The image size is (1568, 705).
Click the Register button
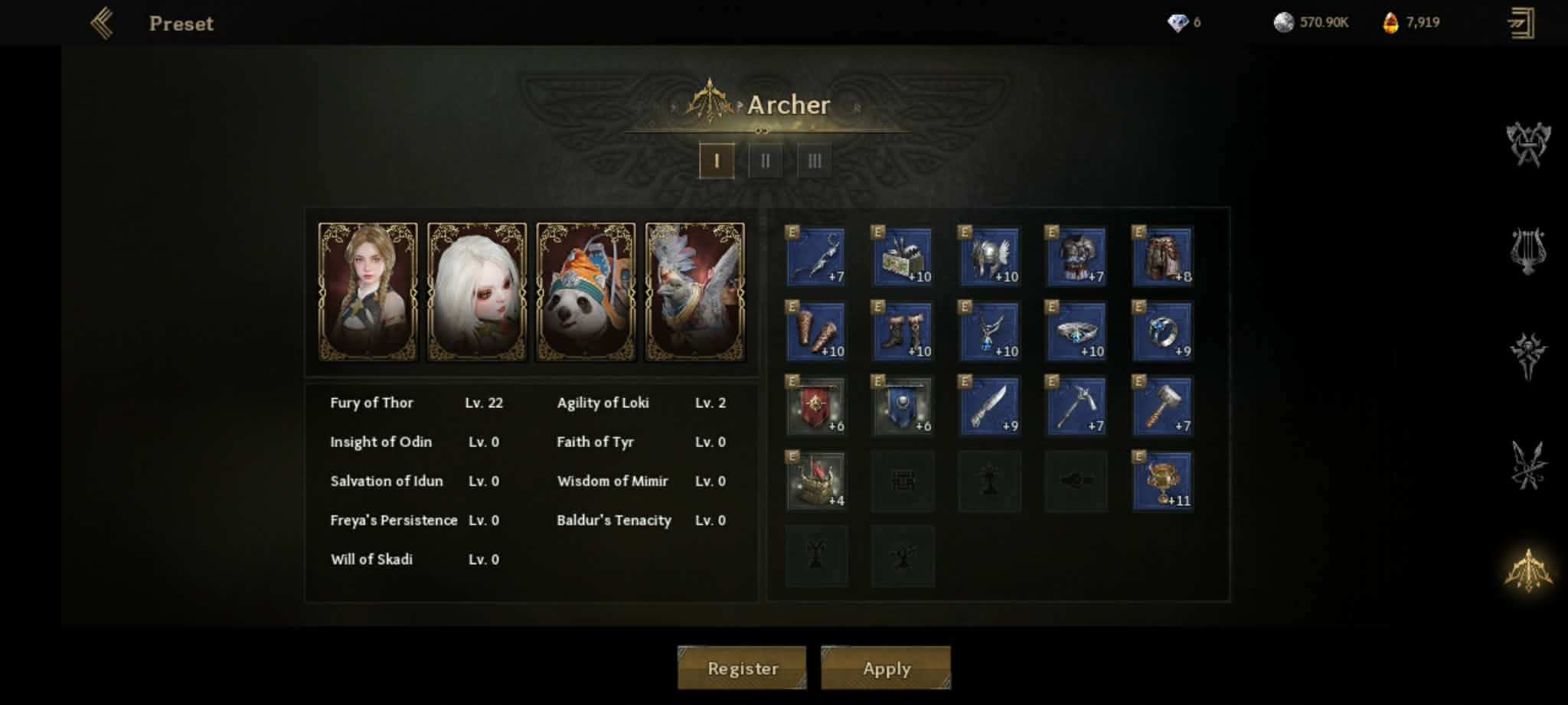click(742, 668)
